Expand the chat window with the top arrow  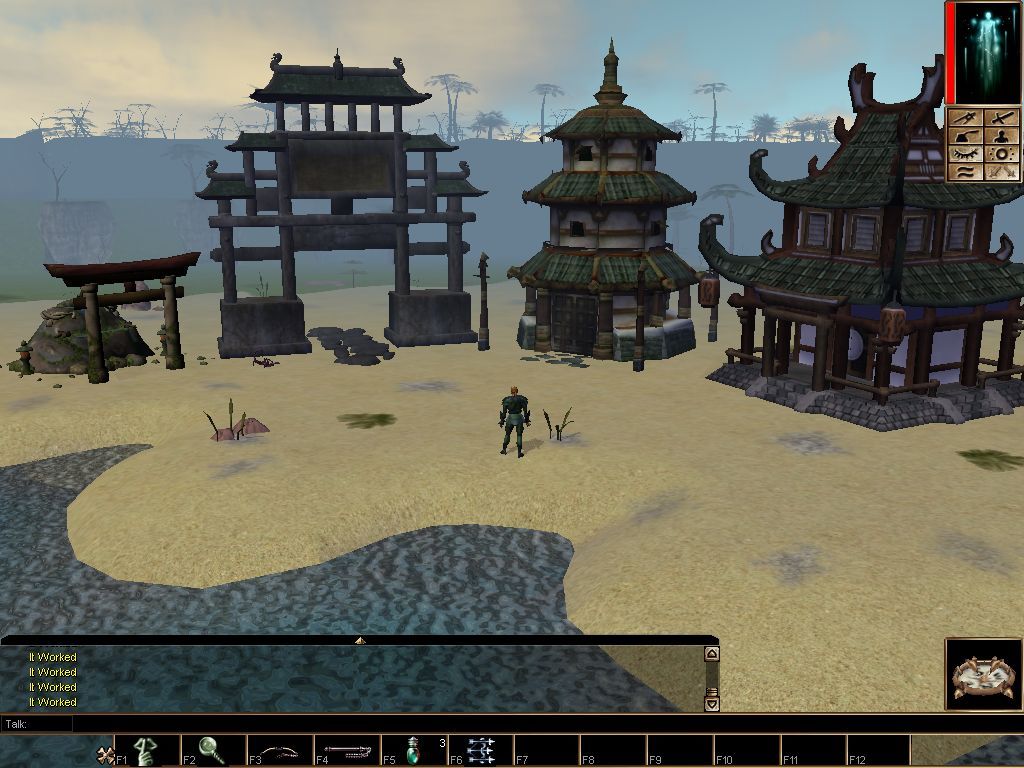[360, 639]
